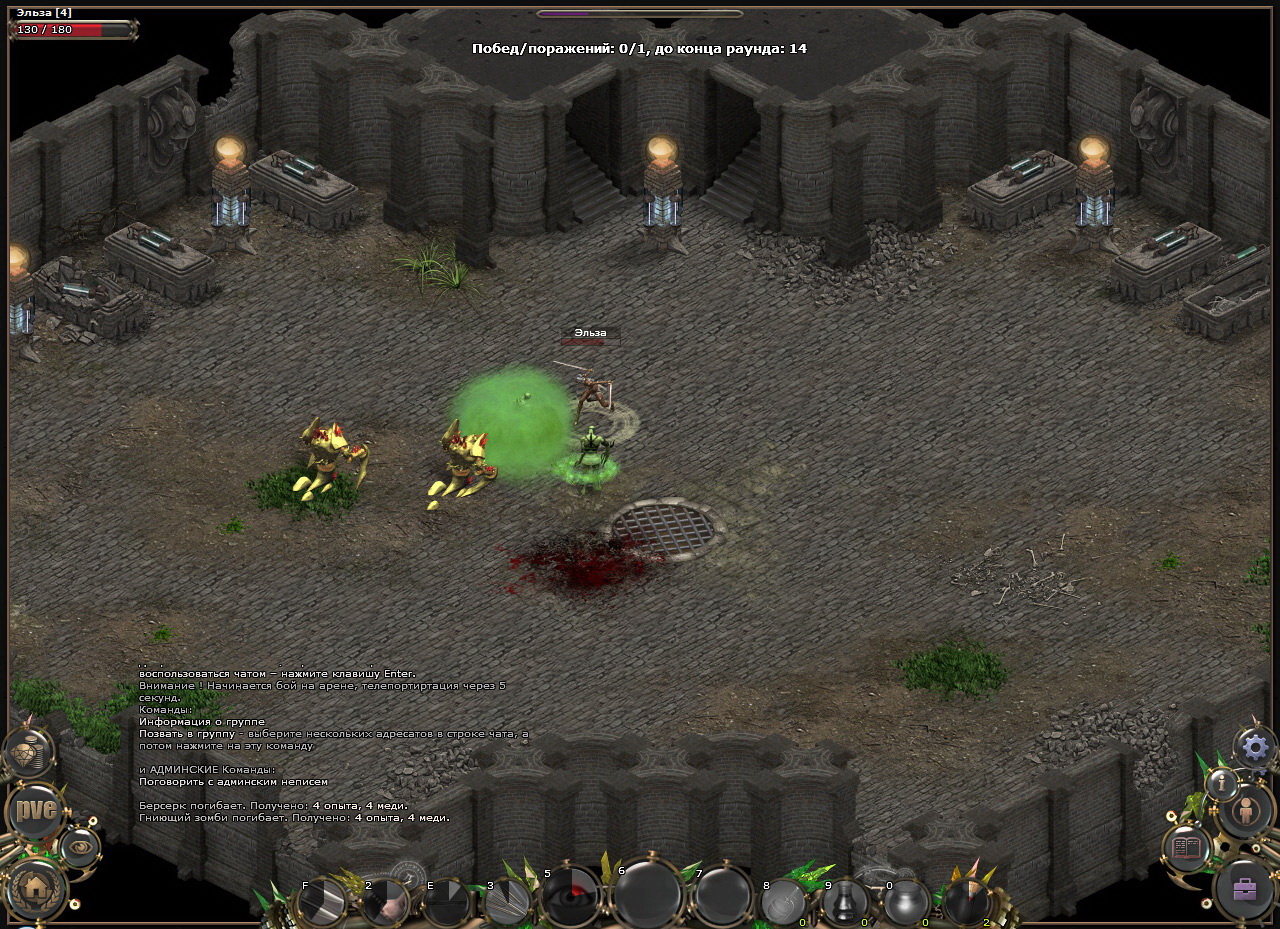Select the round pot item in slot 0
This screenshot has height=929, width=1280.
tap(907, 901)
